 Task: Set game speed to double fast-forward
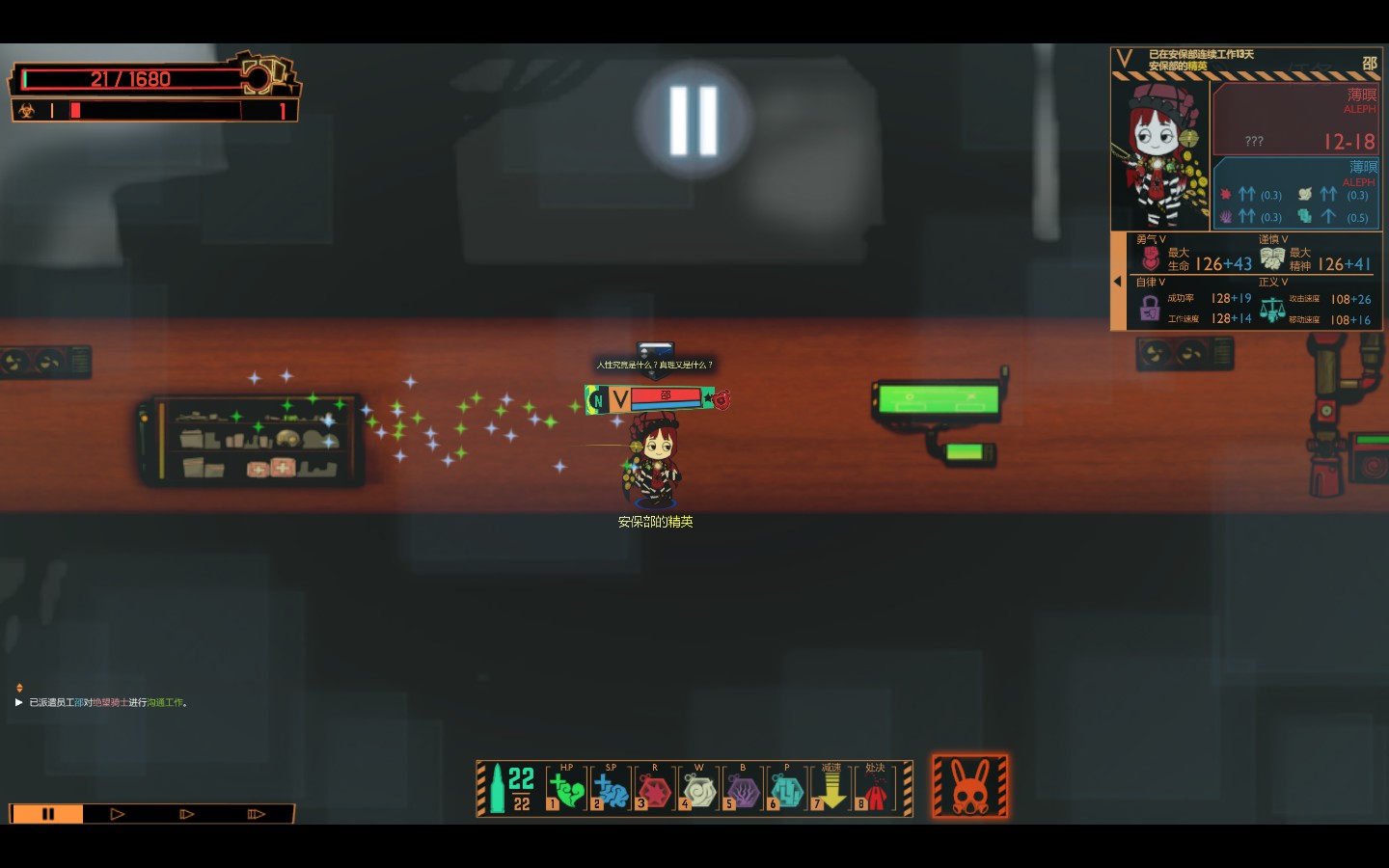click(x=187, y=814)
